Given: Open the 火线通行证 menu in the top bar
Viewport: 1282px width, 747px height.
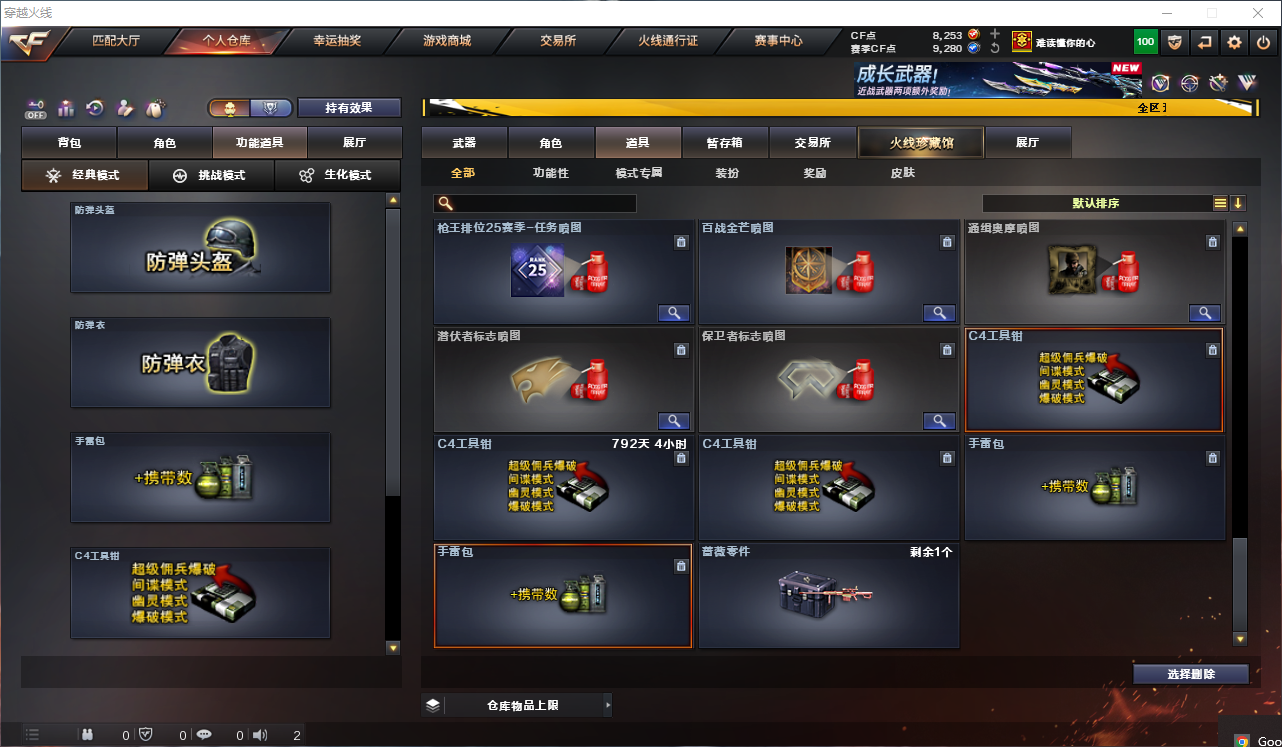Looking at the screenshot, I should point(667,42).
